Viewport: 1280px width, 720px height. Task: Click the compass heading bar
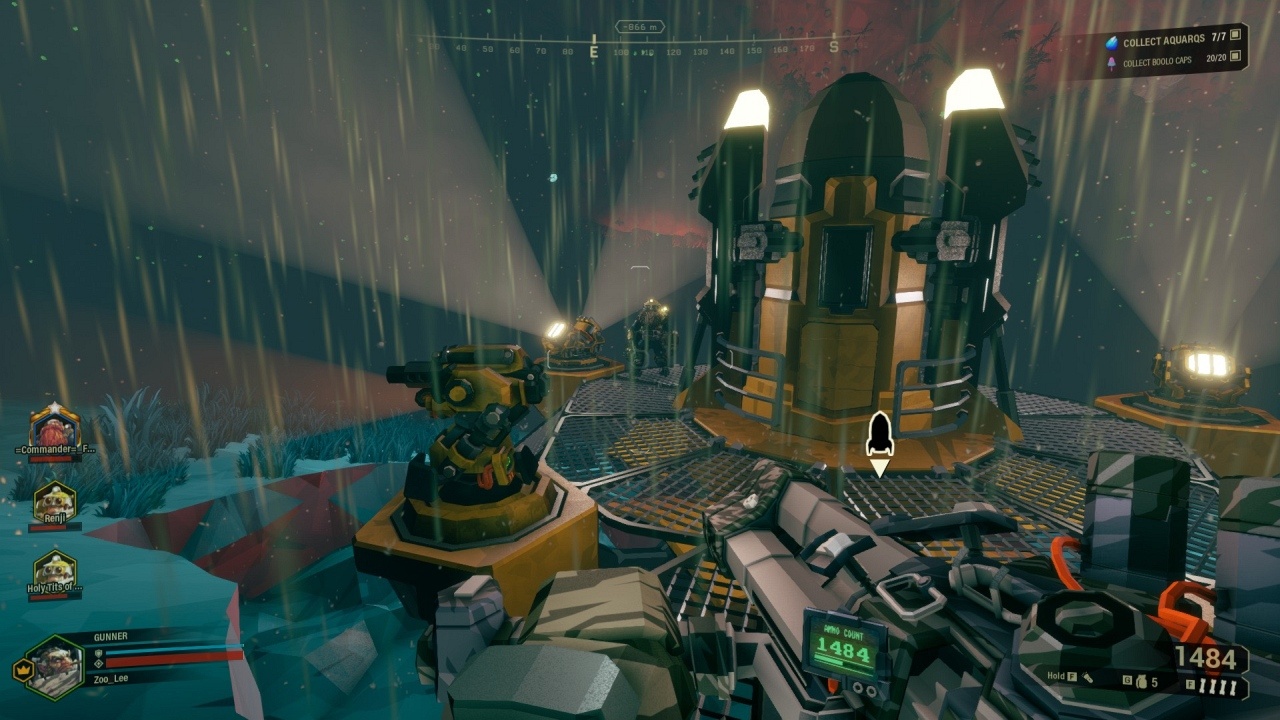640,47
